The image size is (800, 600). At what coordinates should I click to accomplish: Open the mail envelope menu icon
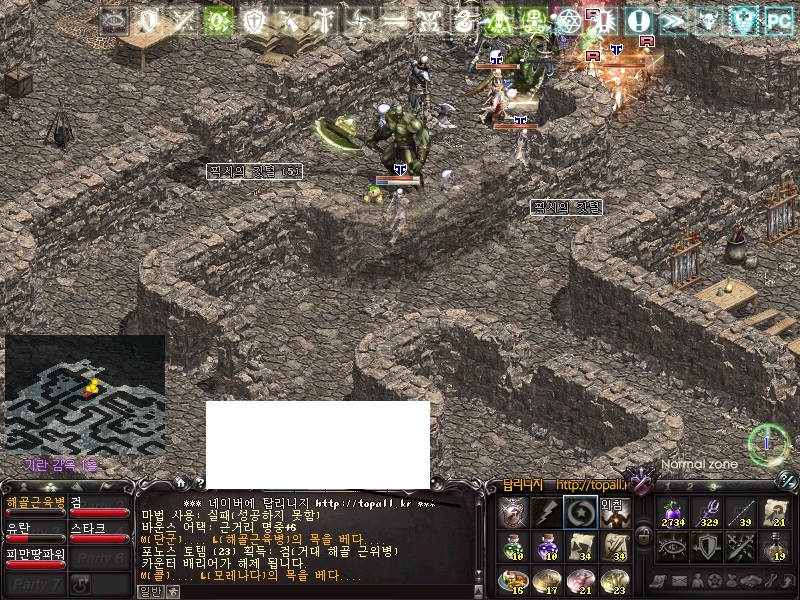click(680, 581)
